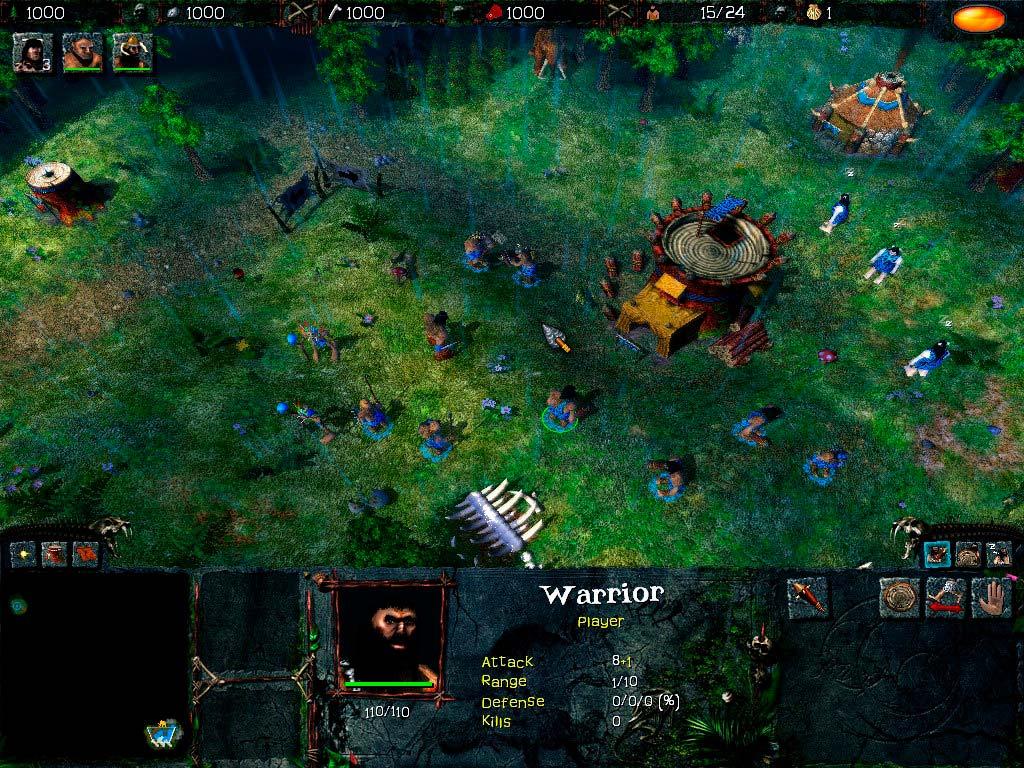Activate the spear weapon command
The width and height of the screenshot is (1024, 768).
807,598
